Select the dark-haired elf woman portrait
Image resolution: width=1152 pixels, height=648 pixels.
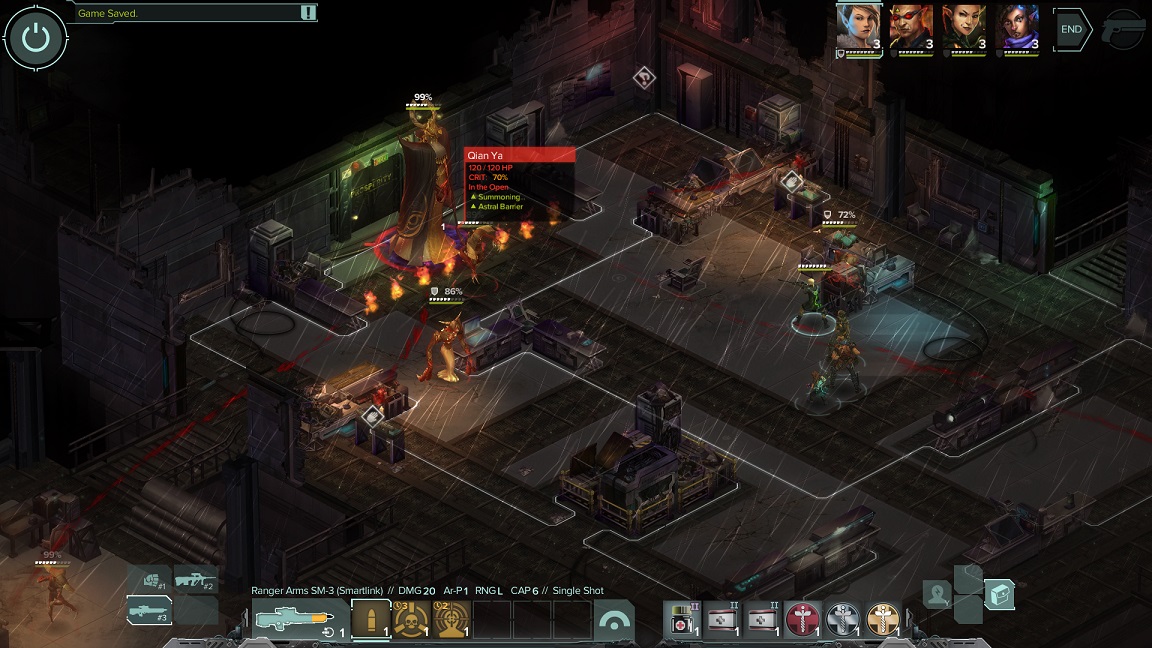[964, 26]
